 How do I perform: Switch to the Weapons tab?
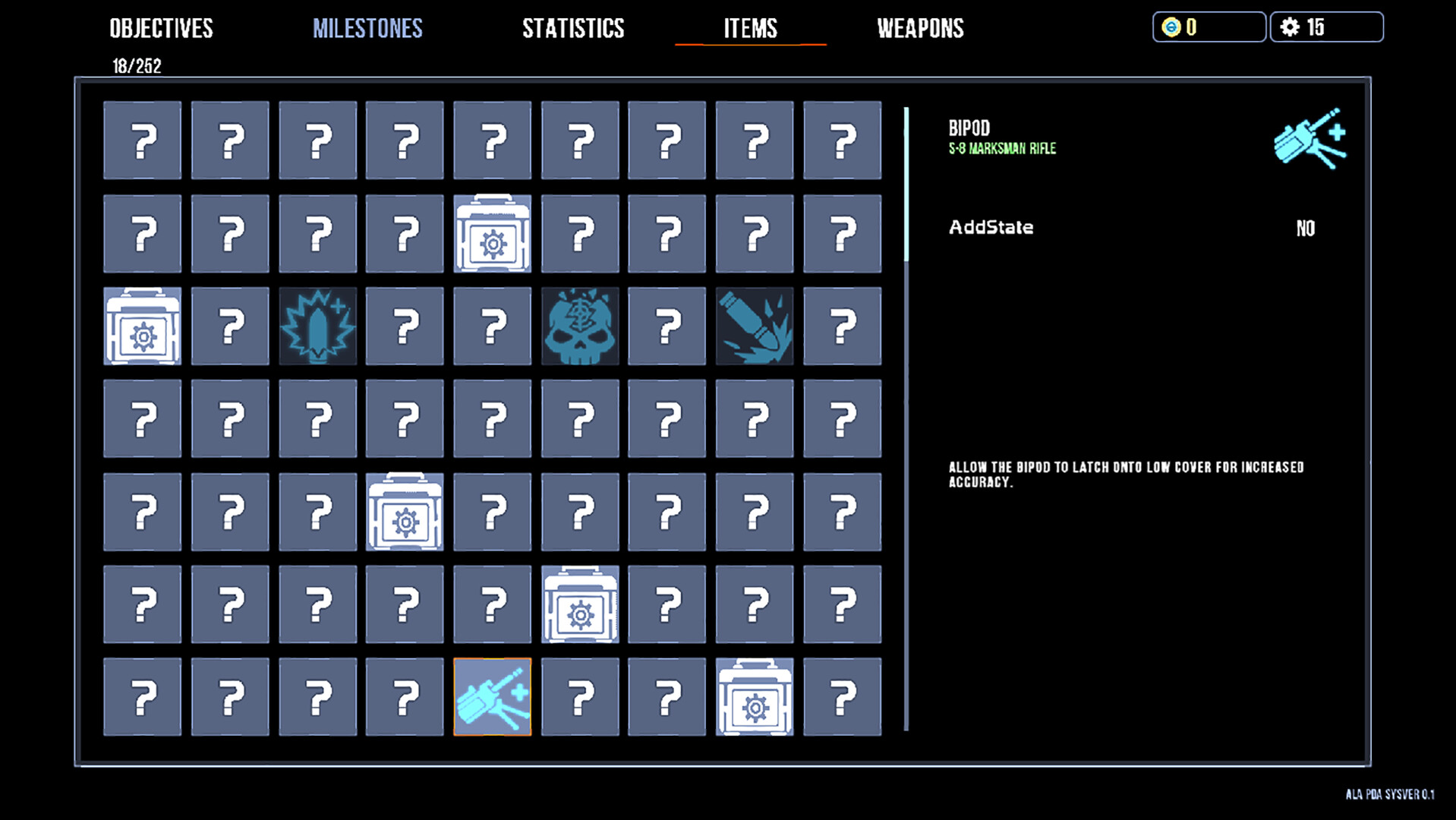click(x=920, y=28)
